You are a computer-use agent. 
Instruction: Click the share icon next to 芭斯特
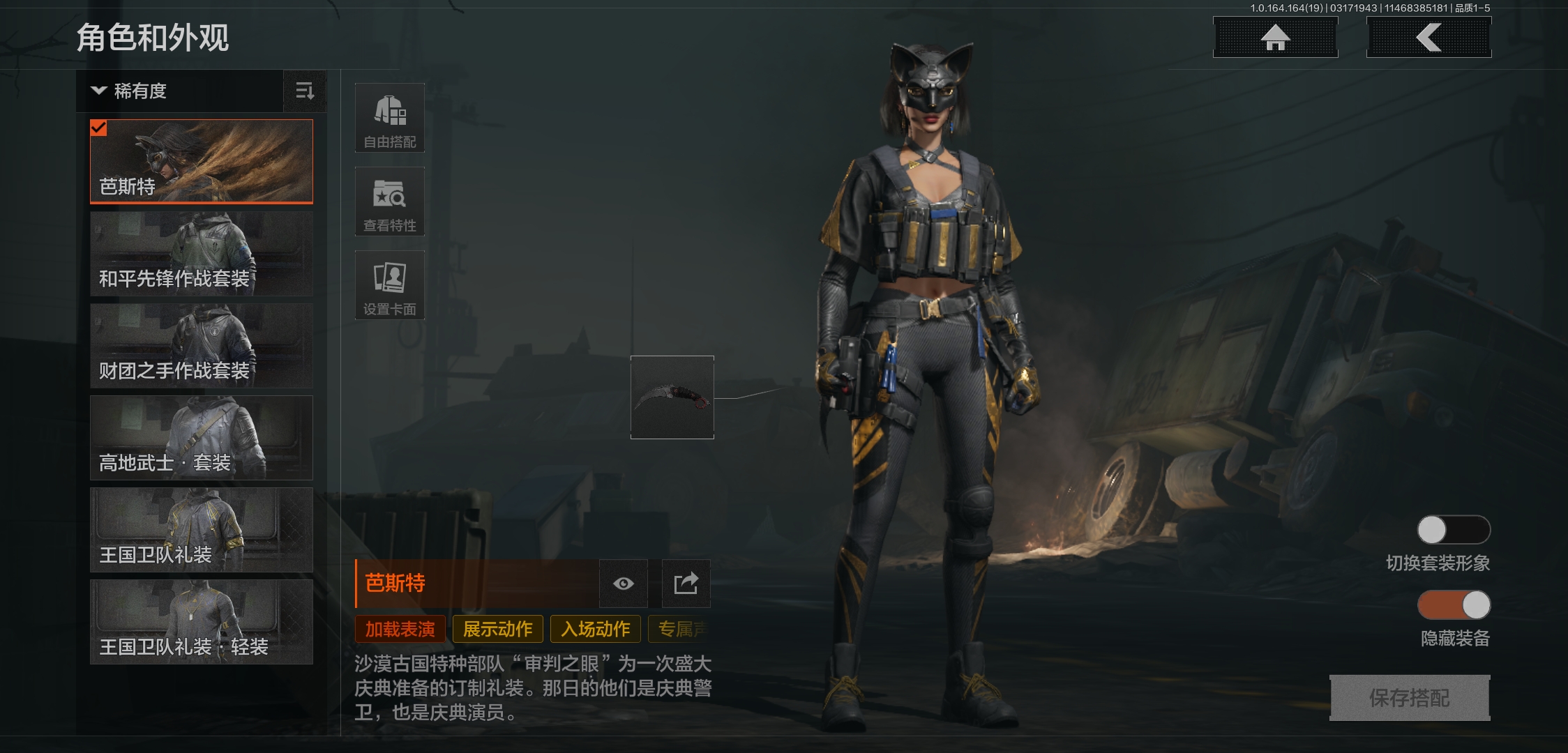pyautogui.click(x=685, y=584)
